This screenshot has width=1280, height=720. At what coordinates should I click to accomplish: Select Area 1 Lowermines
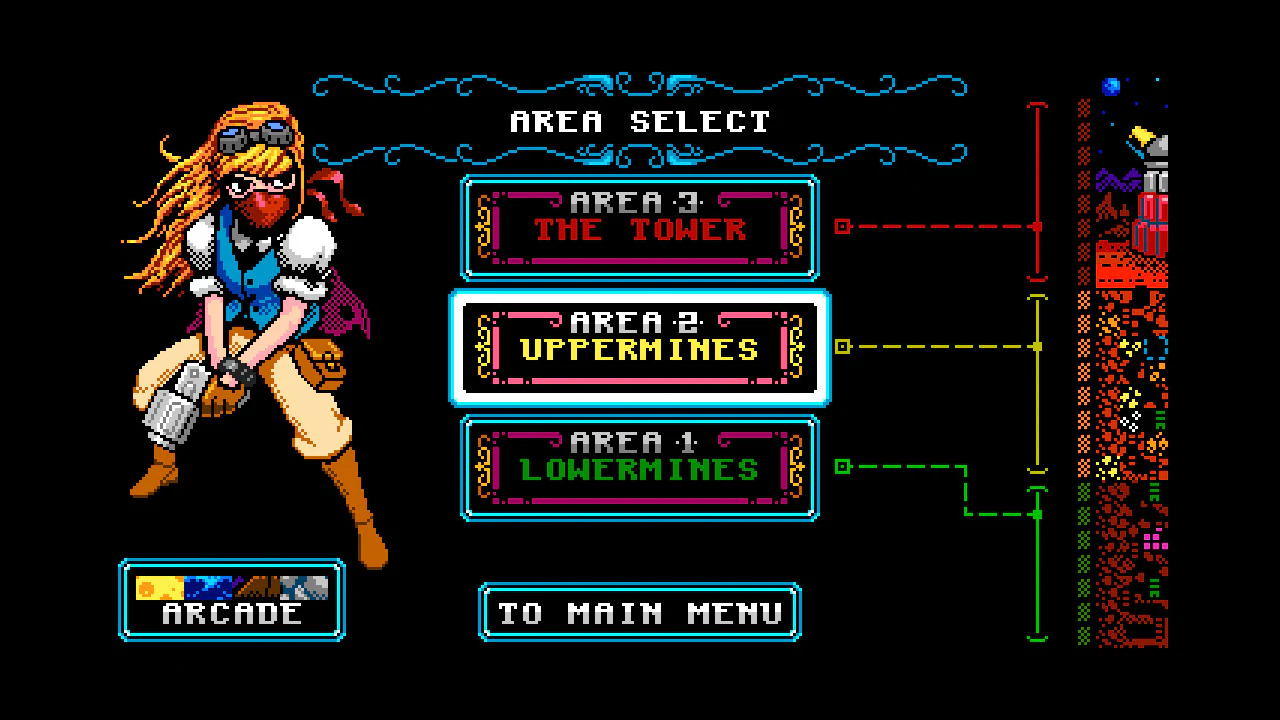640,468
